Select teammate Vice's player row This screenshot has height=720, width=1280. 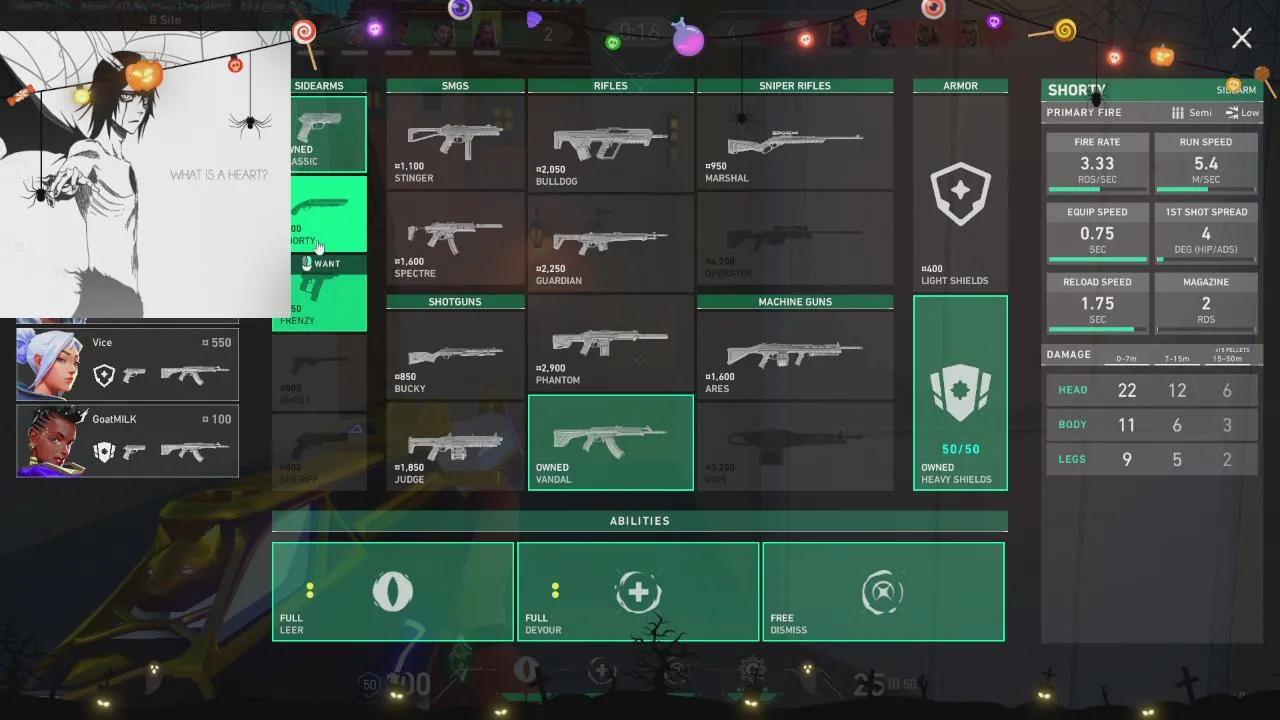pos(128,364)
